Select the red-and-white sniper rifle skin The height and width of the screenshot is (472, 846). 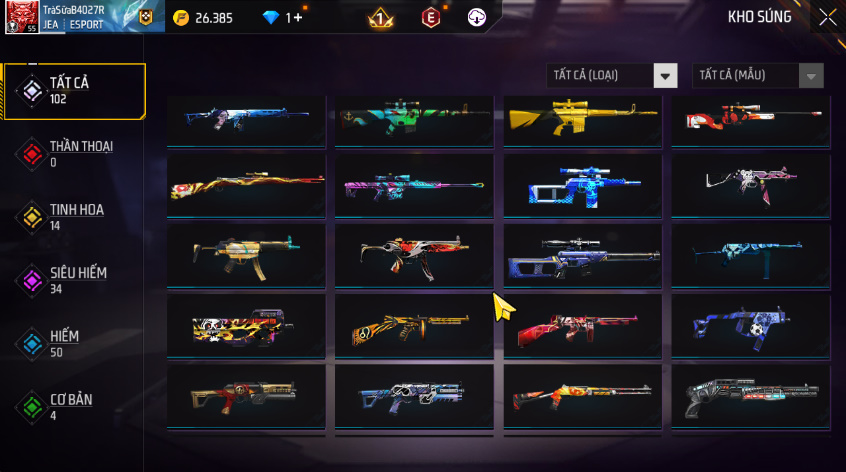coord(750,118)
